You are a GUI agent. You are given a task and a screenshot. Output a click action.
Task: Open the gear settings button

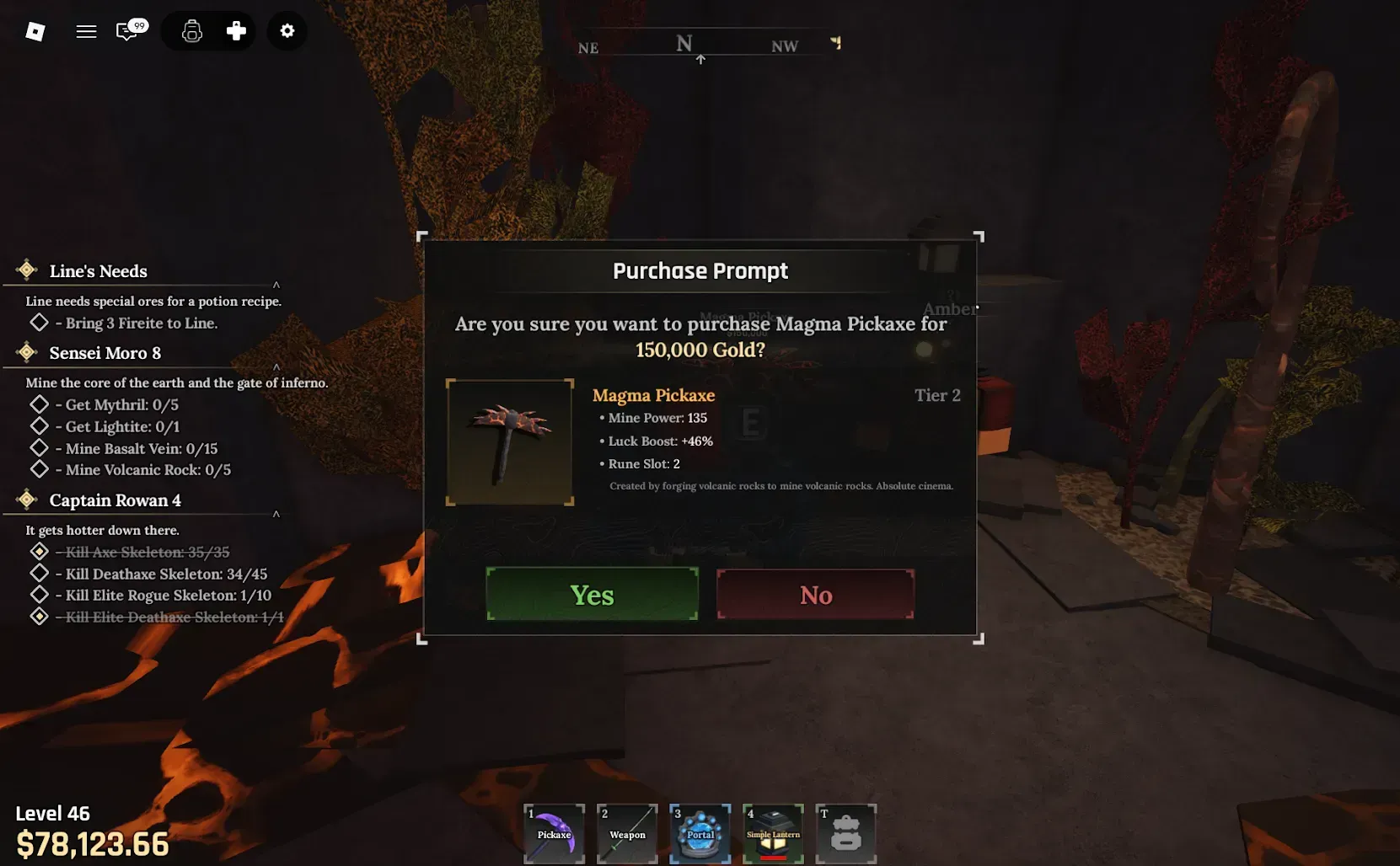click(x=287, y=31)
